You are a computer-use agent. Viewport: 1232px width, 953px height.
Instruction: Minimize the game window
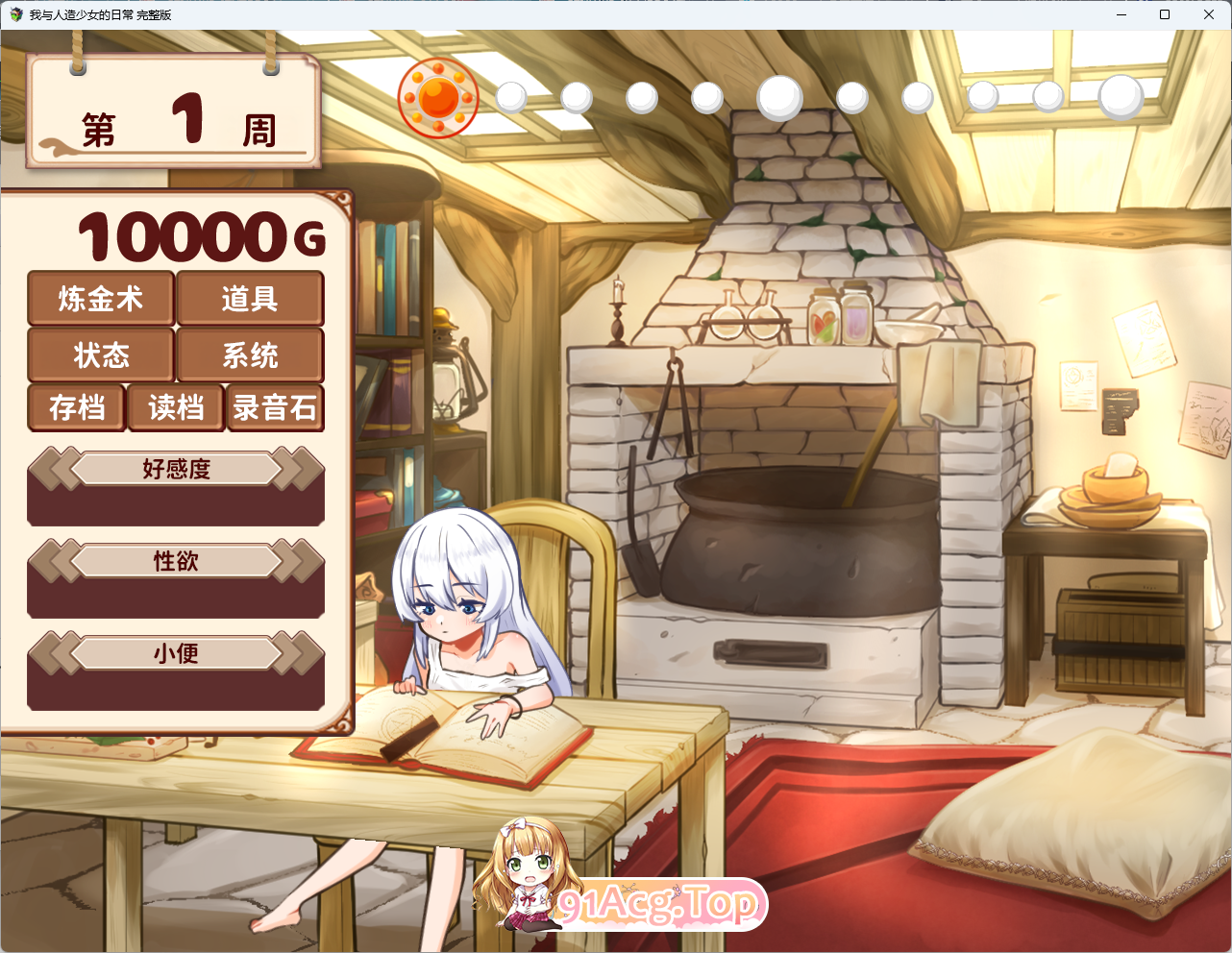[x=1121, y=14]
